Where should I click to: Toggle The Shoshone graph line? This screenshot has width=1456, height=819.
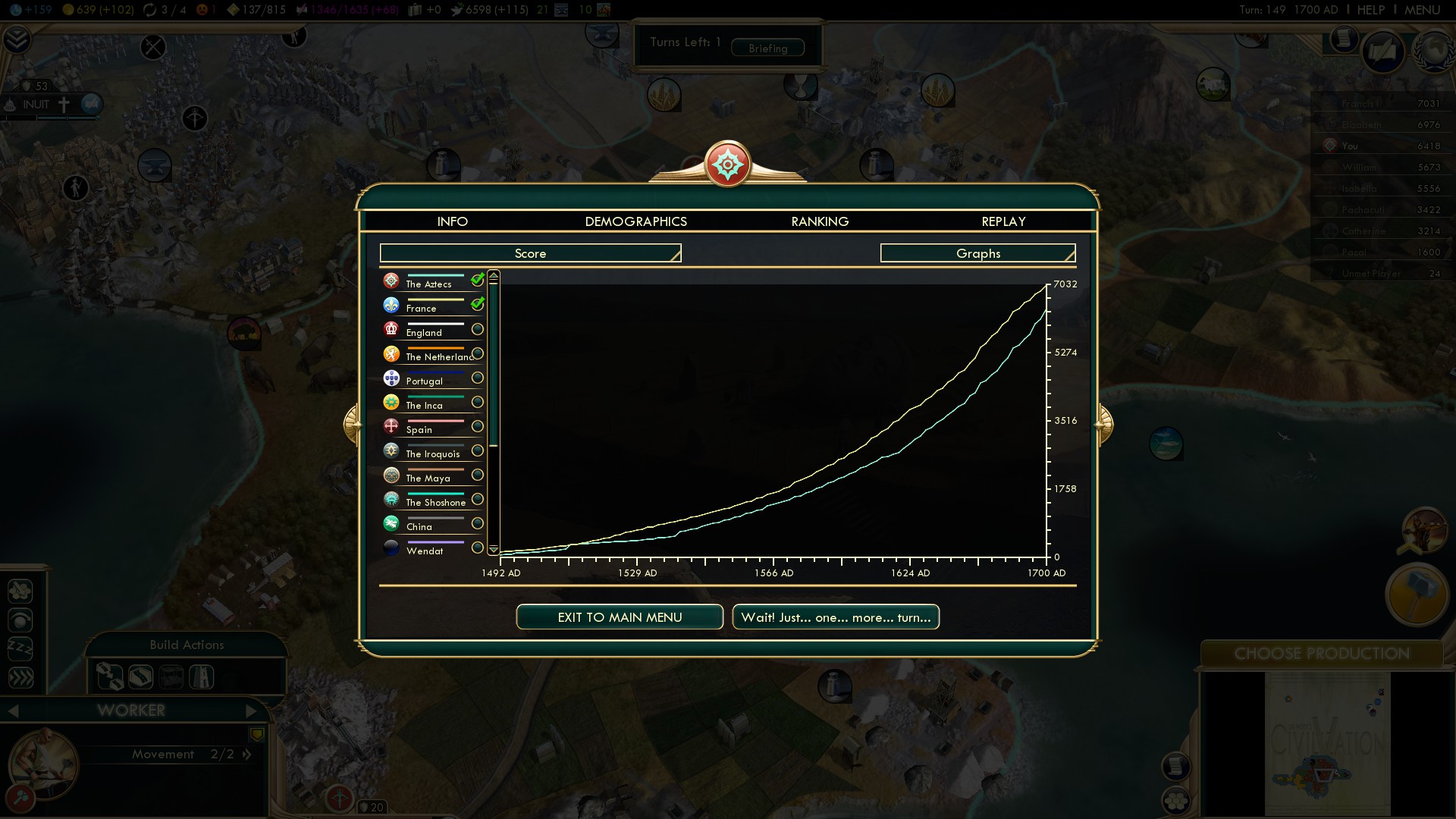pyautogui.click(x=477, y=499)
